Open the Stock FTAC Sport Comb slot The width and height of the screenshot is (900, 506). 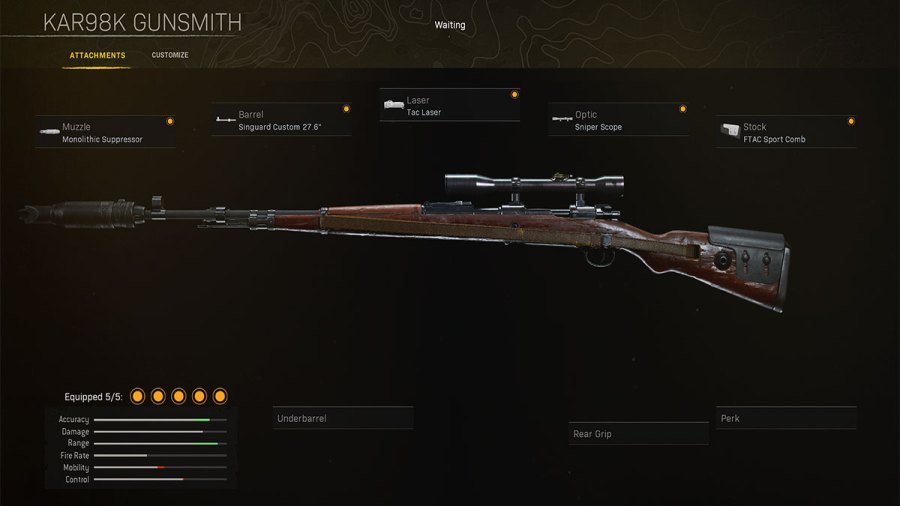pos(786,133)
